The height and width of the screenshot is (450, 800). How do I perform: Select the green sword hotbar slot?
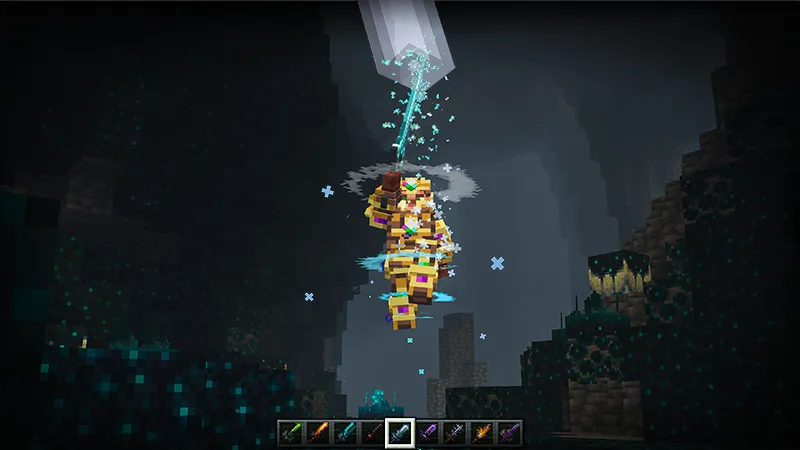(291, 432)
